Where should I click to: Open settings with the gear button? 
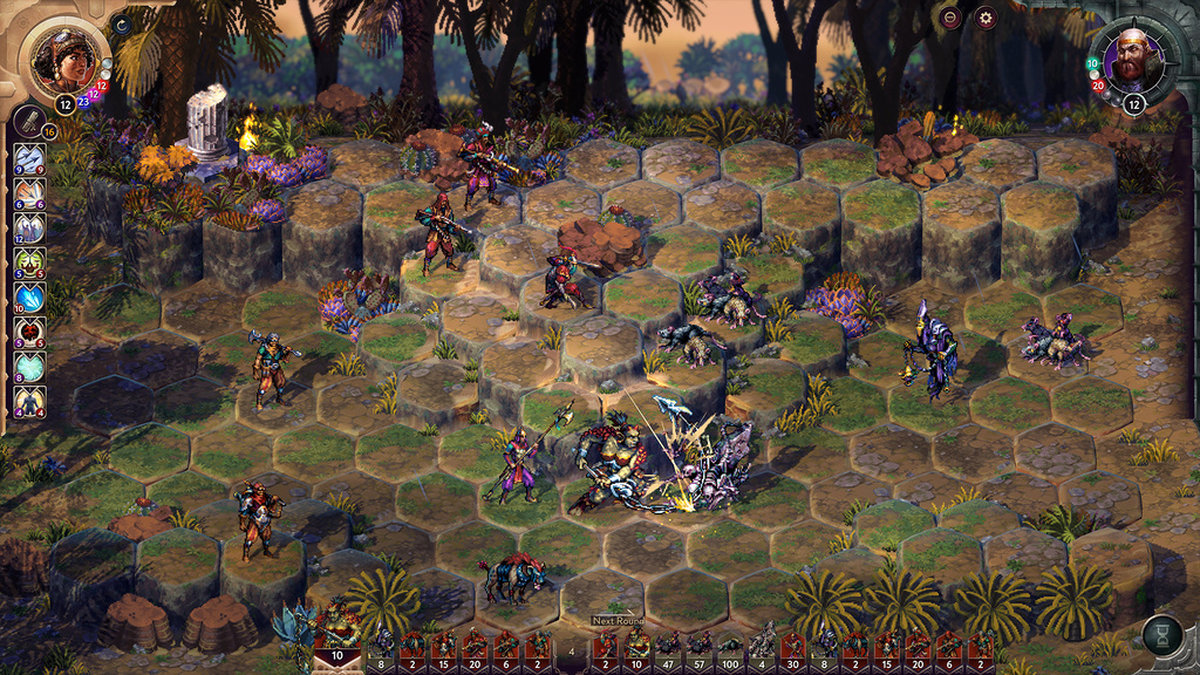pyautogui.click(x=985, y=17)
